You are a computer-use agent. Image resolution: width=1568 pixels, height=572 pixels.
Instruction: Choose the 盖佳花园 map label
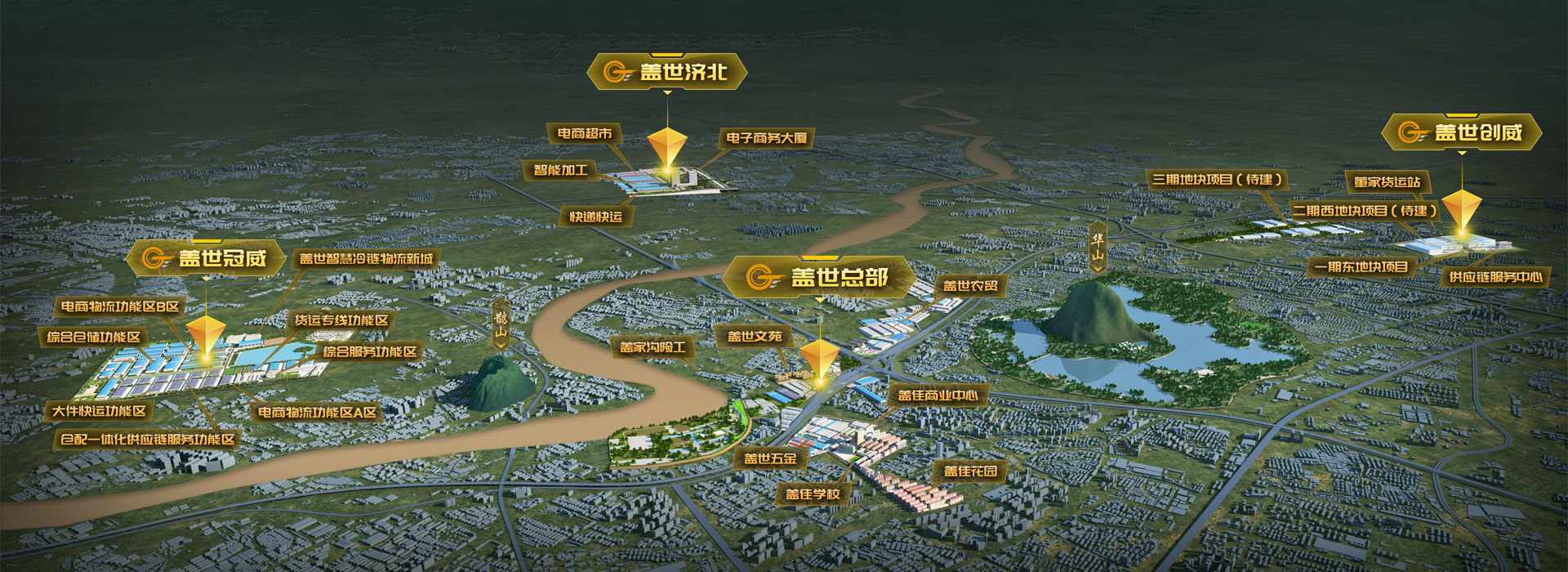click(x=970, y=471)
